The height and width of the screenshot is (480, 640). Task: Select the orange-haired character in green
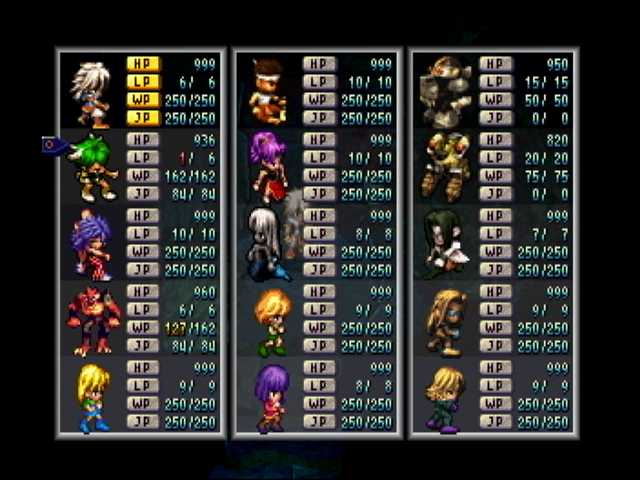tap(270, 320)
